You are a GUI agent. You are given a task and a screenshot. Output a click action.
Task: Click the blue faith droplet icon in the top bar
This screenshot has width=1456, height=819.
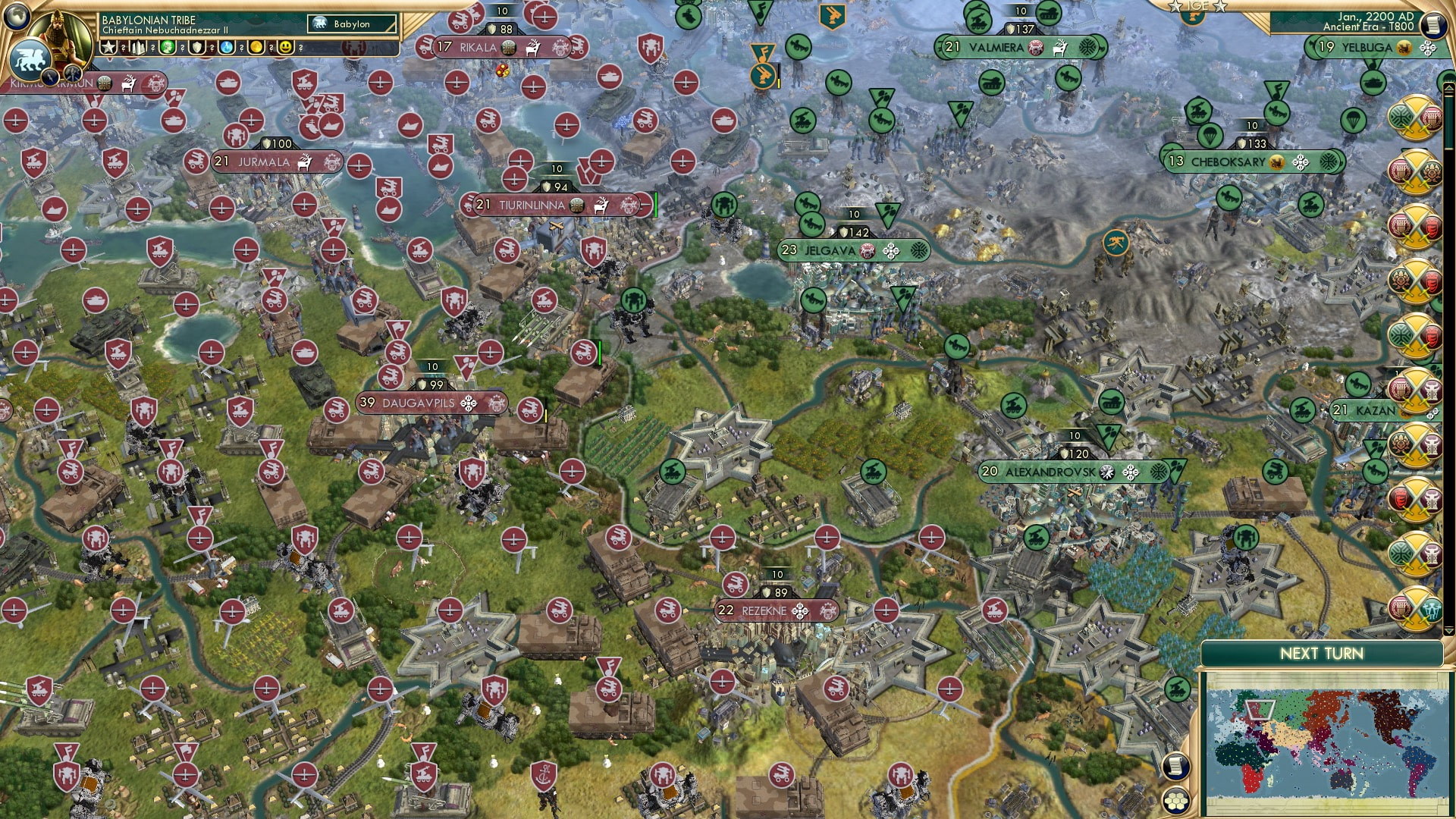226,46
